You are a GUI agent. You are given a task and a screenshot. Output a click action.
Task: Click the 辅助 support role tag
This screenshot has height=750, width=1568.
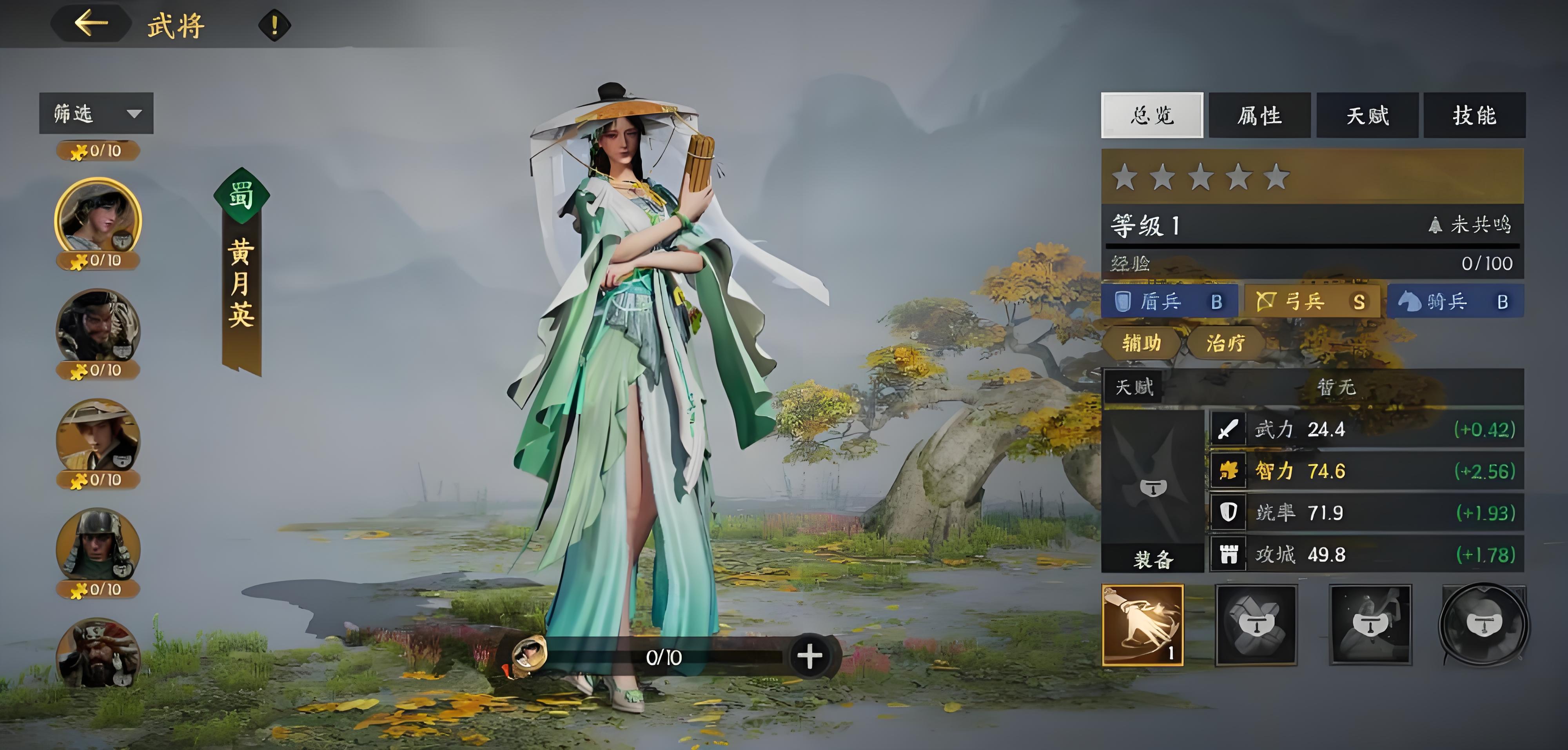pos(1141,343)
